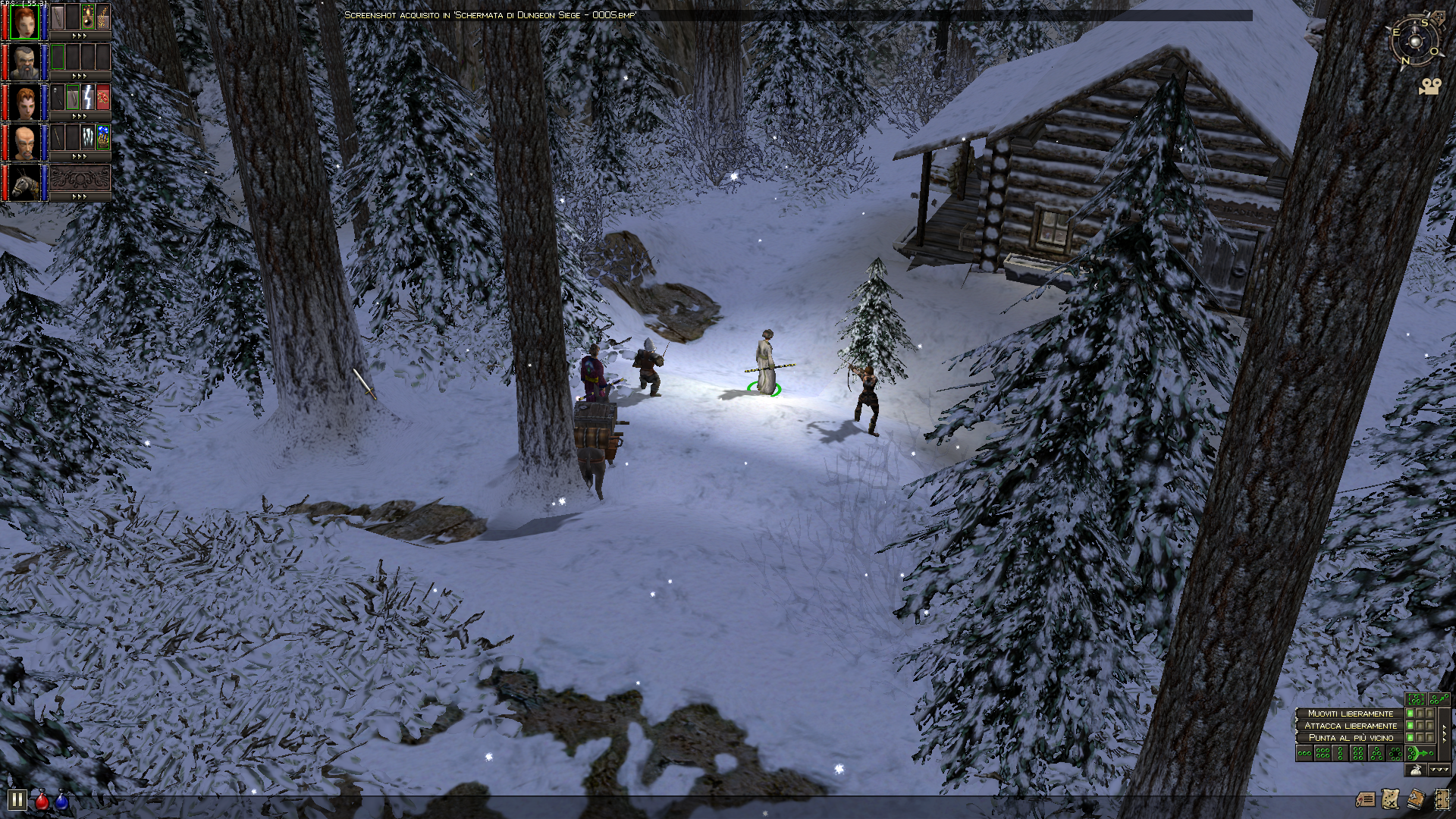
Task: Select the grey-bearded dwarf's portrait
Action: [24, 61]
